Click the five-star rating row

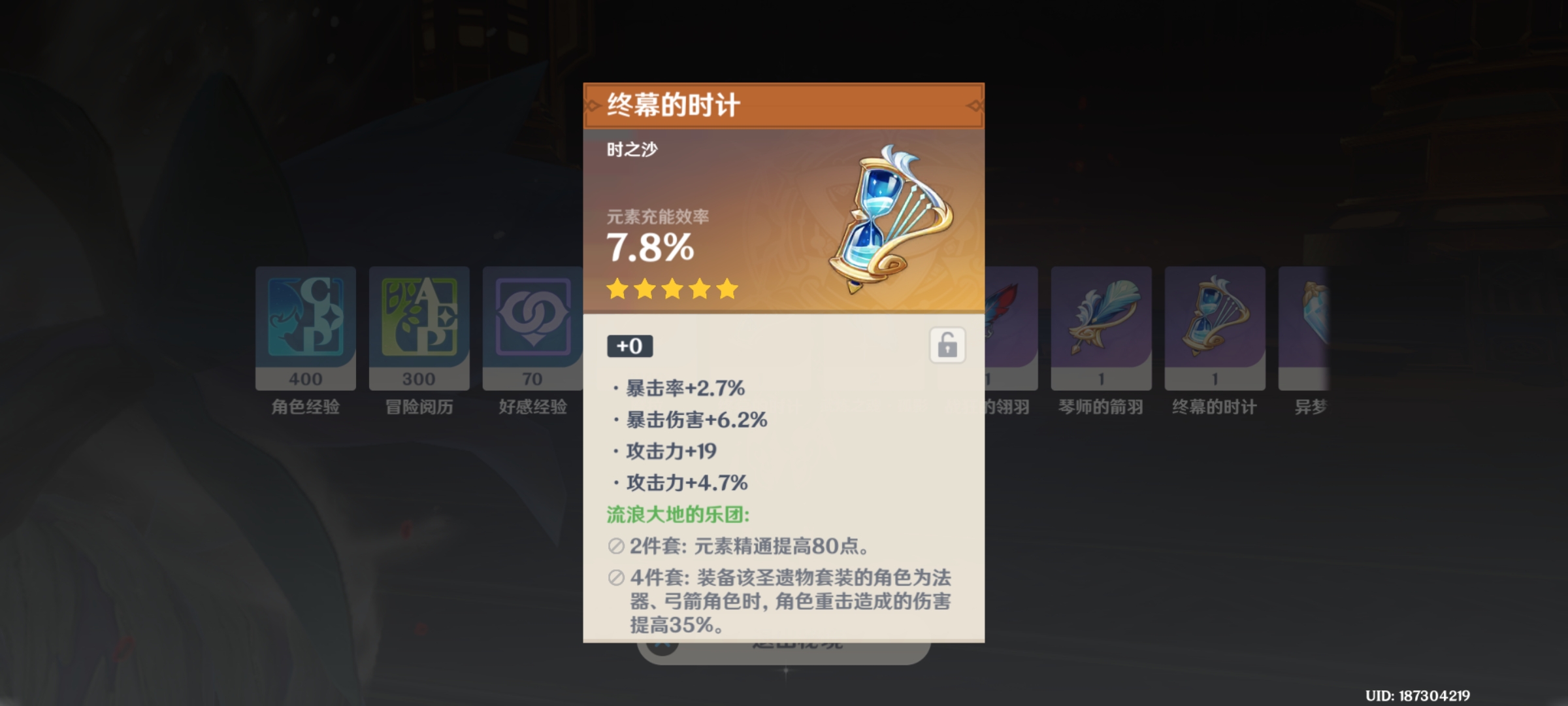[671, 290]
